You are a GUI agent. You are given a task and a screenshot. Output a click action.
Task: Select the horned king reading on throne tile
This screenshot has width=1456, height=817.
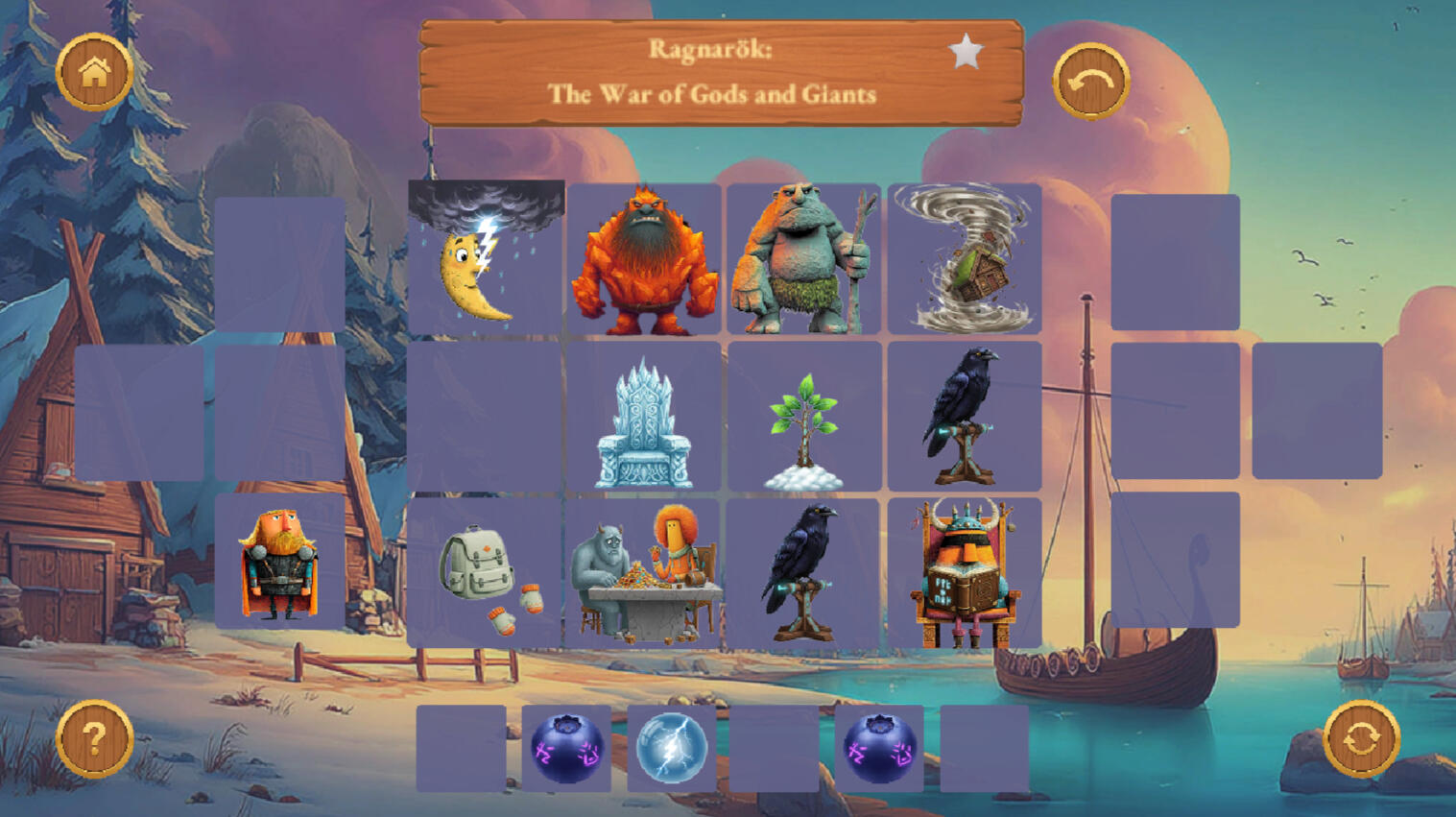click(964, 573)
